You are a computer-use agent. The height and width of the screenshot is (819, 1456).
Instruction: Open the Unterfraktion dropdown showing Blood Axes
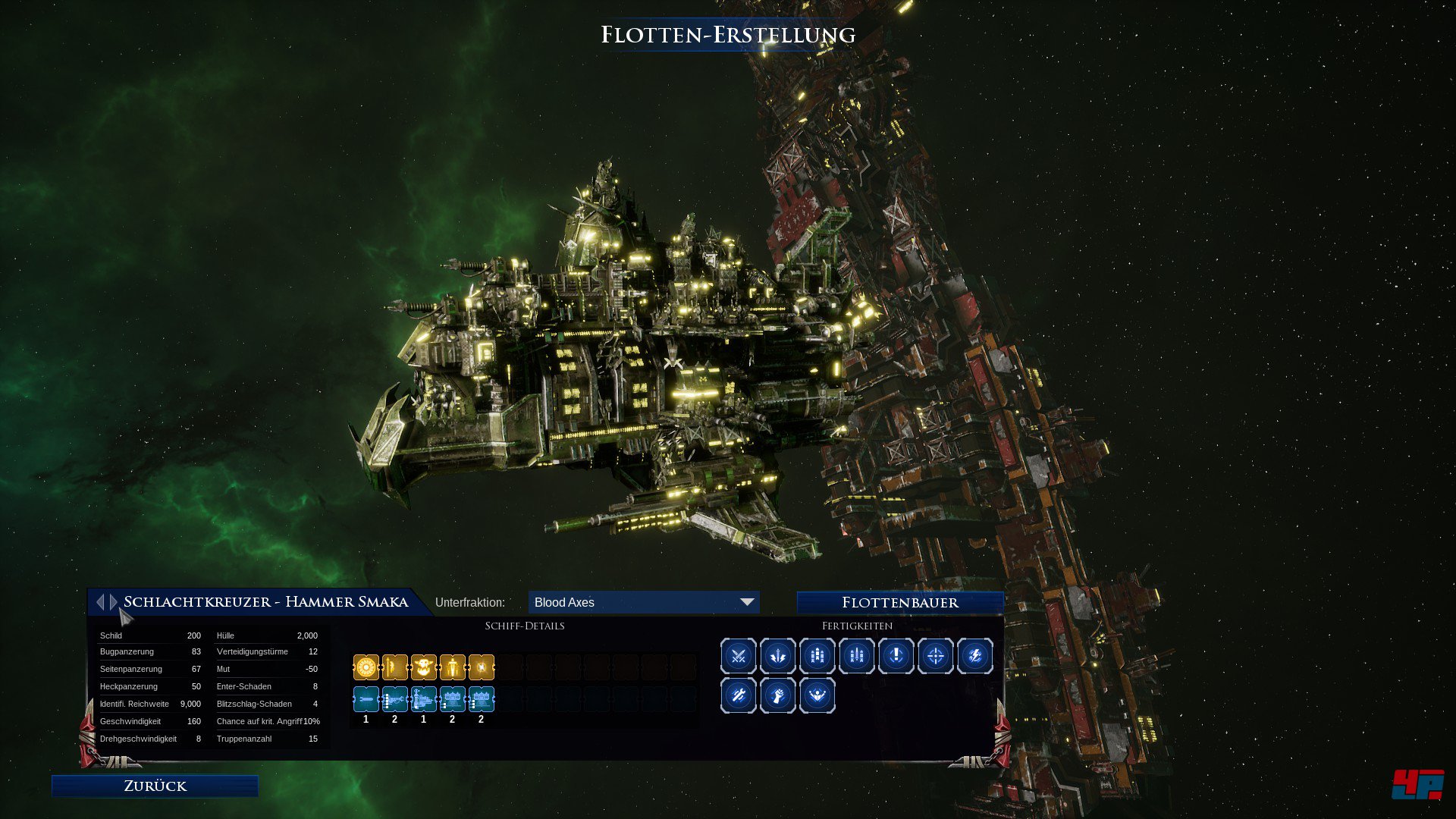[643, 602]
